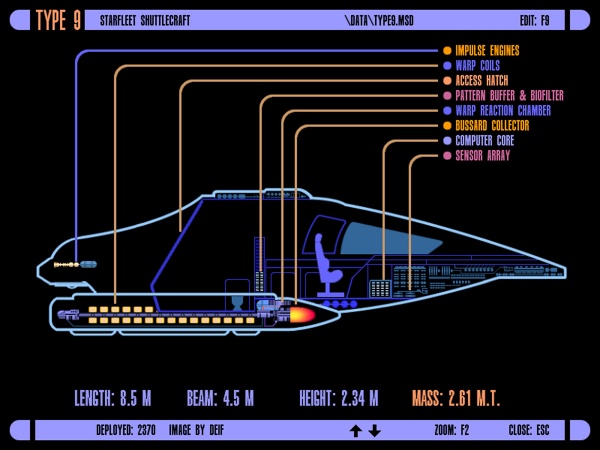This screenshot has width=600, height=450.
Task: Show the Warp Reaction Chamber component
Action: coord(503,110)
